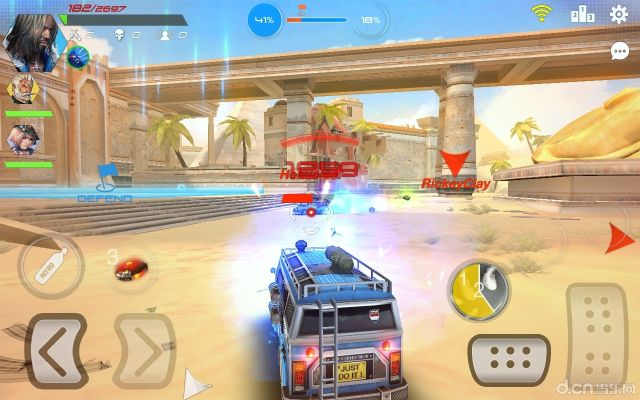Show the podium leaderboard
The width and height of the screenshot is (640, 400).
(582, 14)
